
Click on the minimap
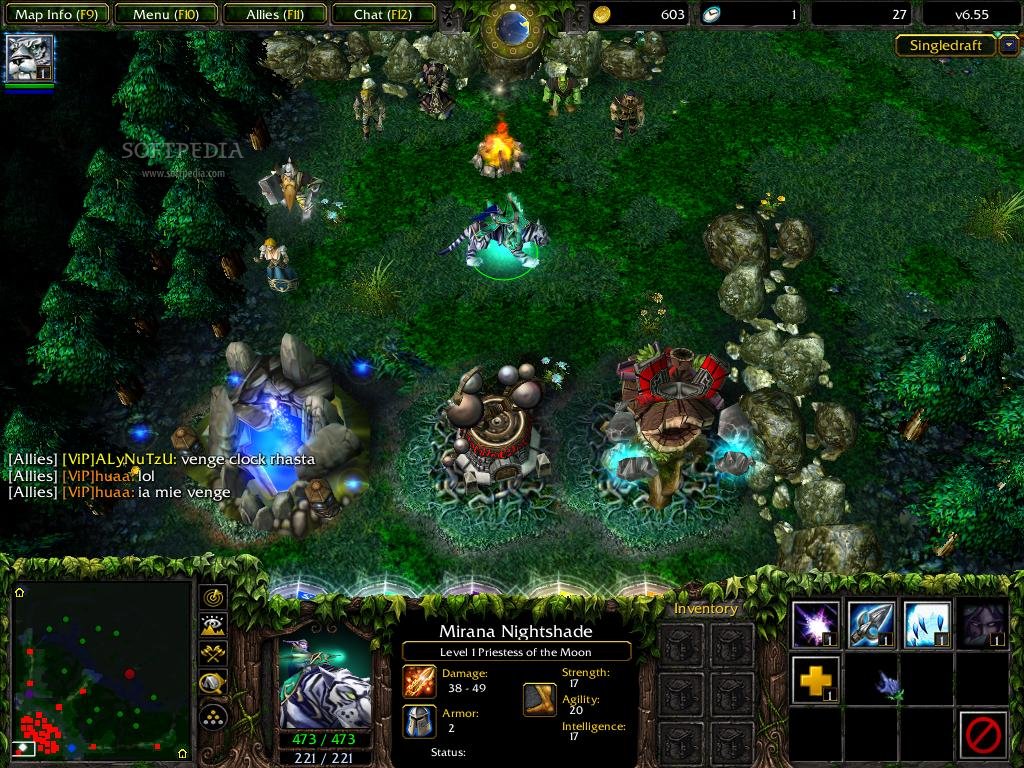coord(100,670)
